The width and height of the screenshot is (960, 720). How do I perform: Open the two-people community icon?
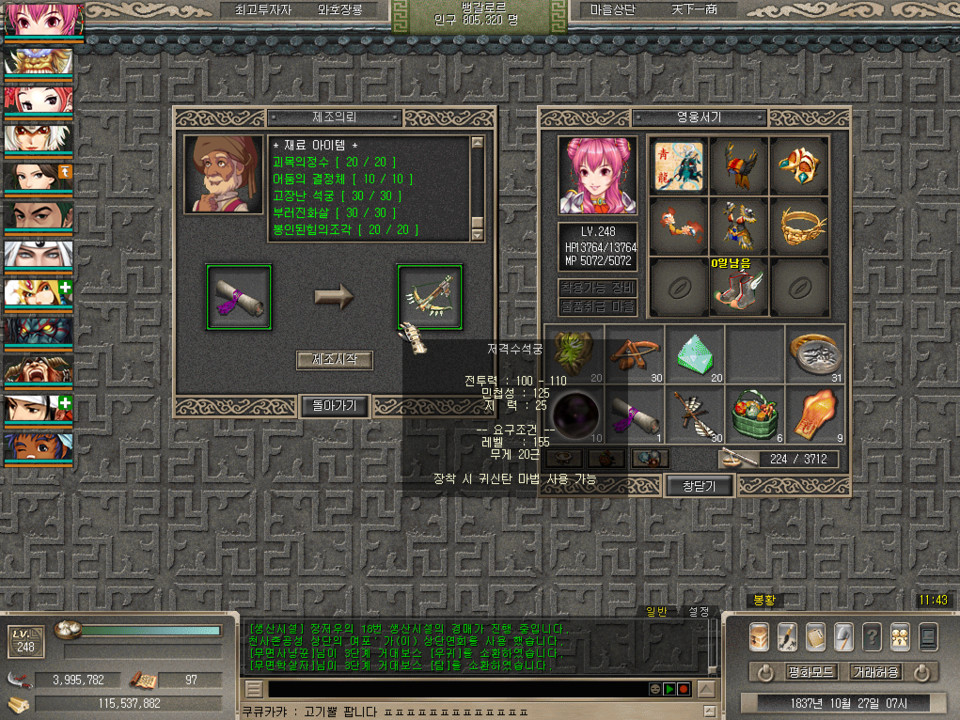tap(900, 636)
